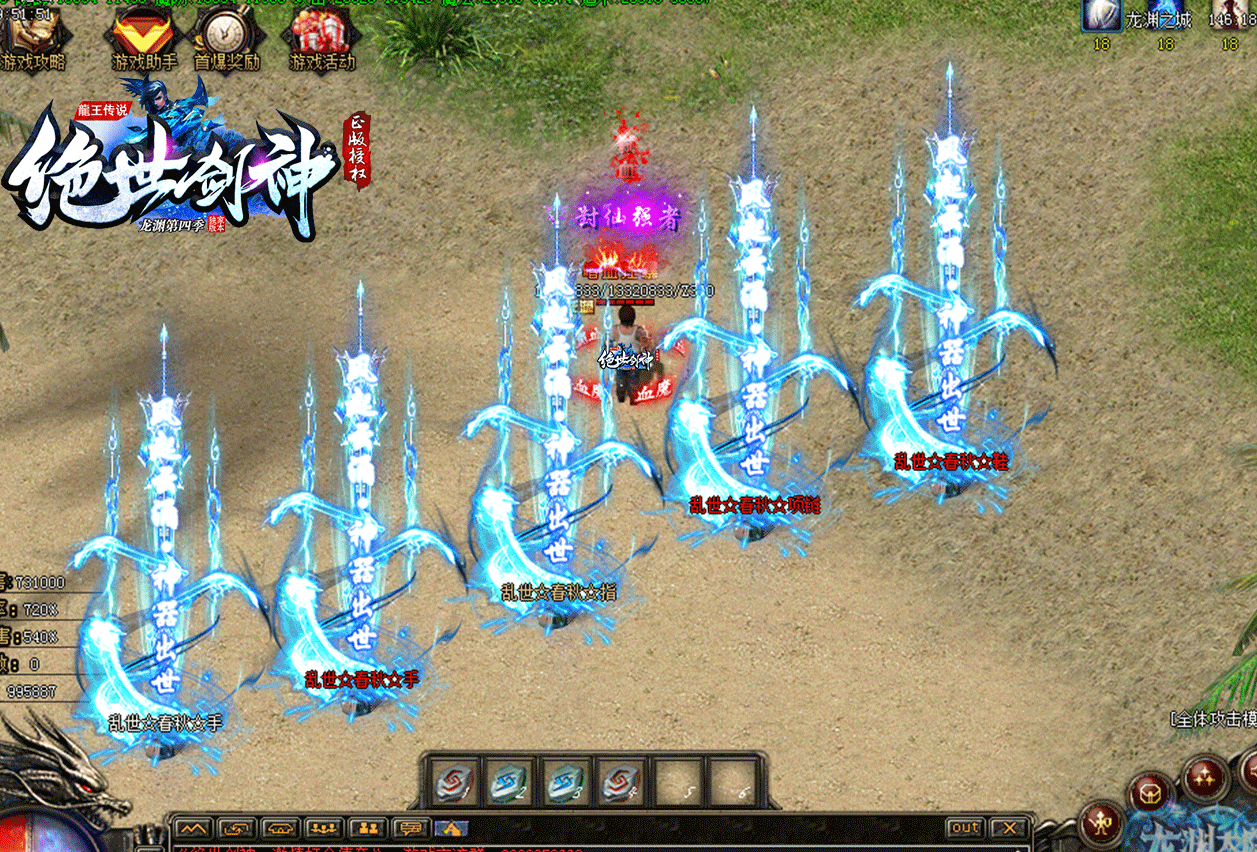Viewport: 1257px width, 852px height.
Task: Toggle the three-person group chat button
Action: coord(324,828)
